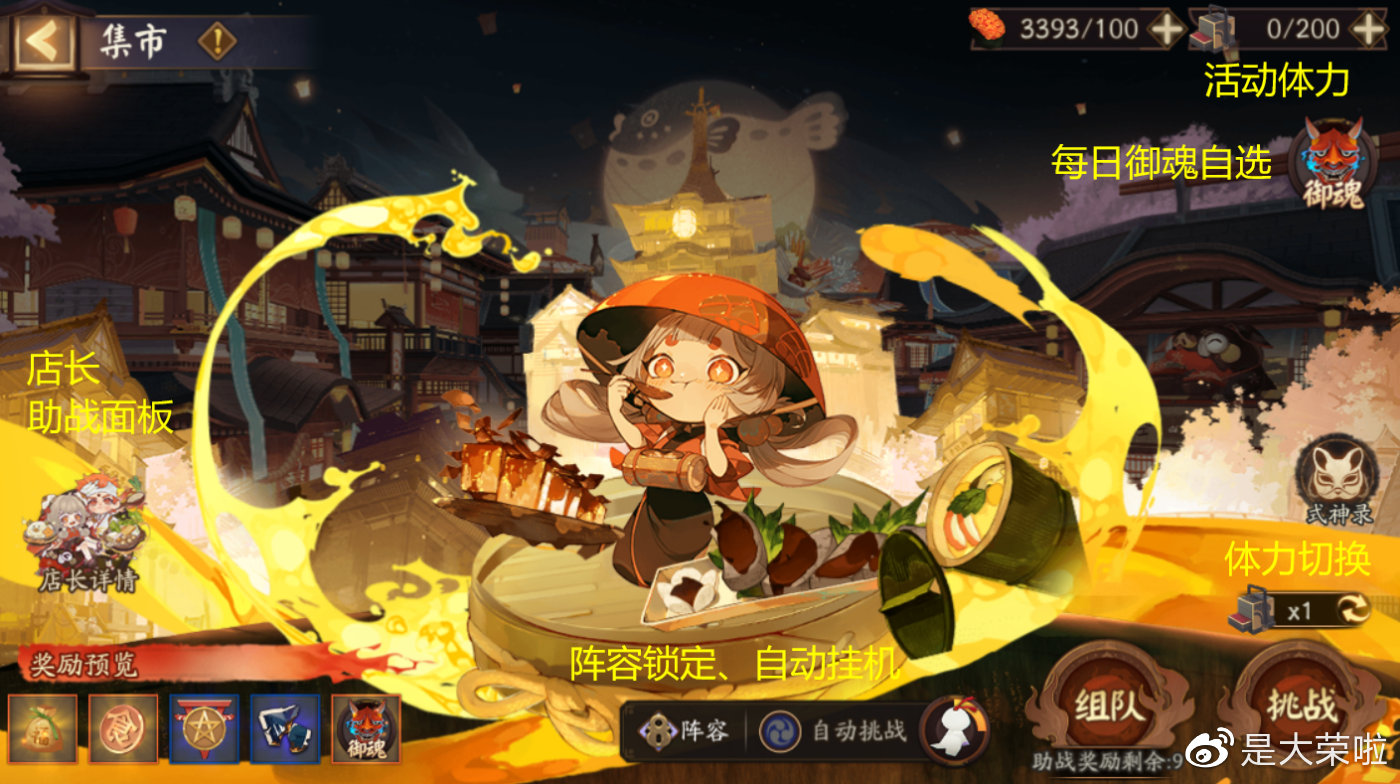Add event stamina with the 0/200 plus
Viewport: 1400px width, 784px height.
point(1368,28)
